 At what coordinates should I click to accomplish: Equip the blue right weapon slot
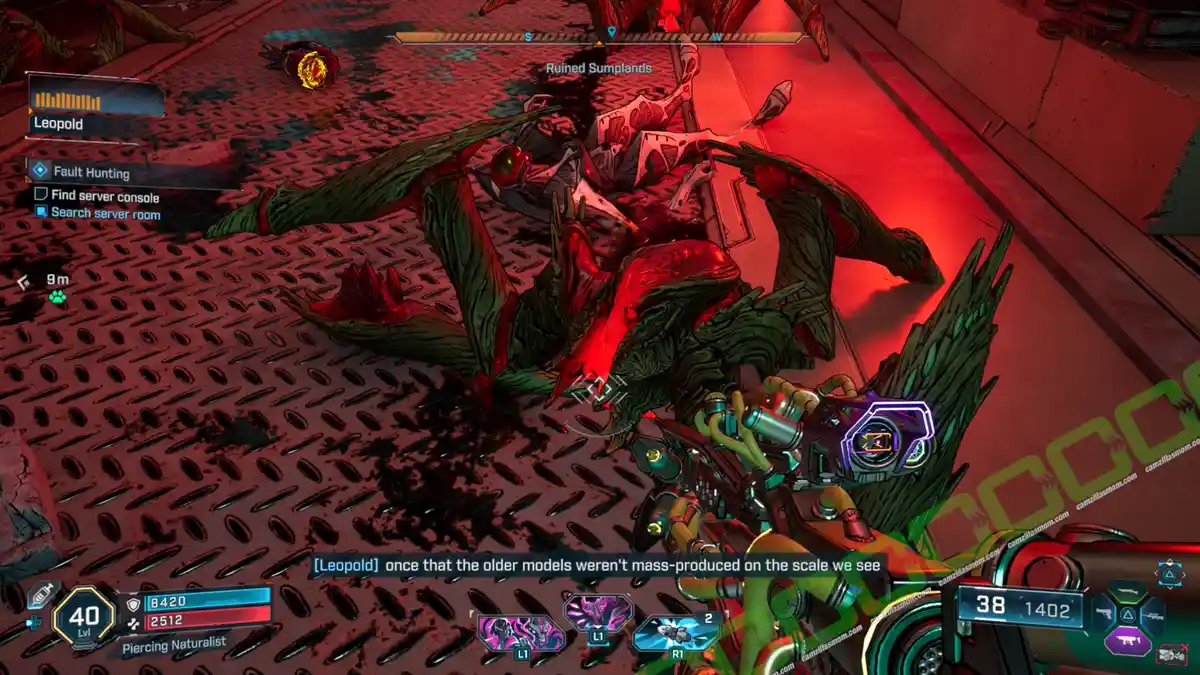pyautogui.click(x=1154, y=614)
